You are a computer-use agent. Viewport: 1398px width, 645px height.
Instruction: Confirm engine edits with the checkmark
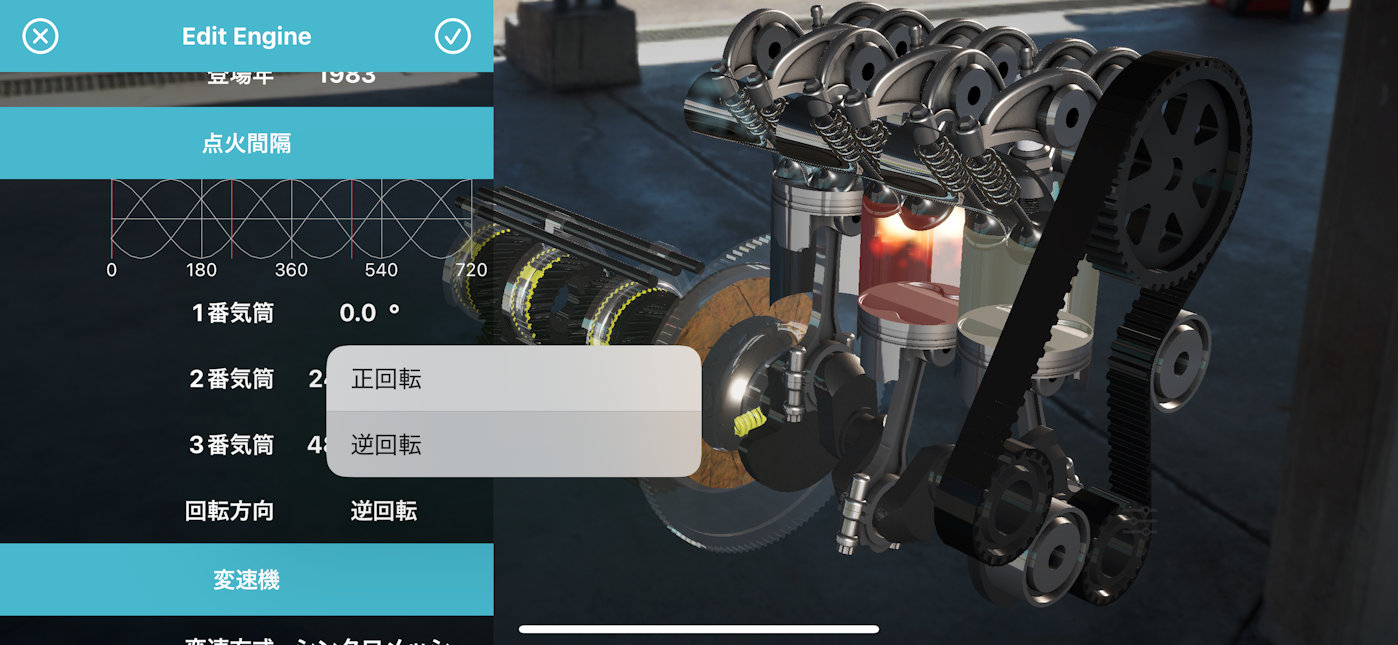(x=452, y=37)
